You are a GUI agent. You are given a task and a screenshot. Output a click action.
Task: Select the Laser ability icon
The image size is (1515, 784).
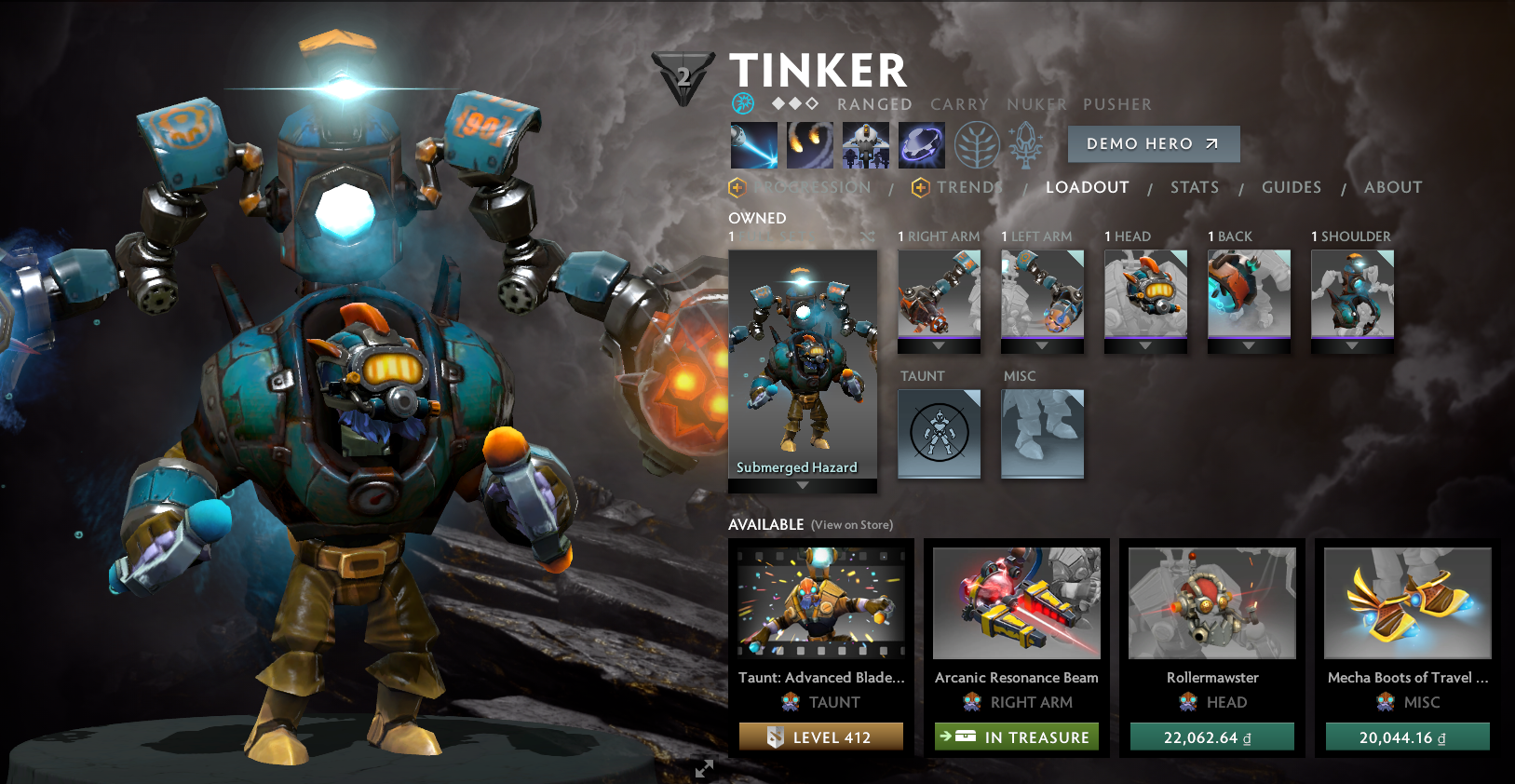[752, 144]
